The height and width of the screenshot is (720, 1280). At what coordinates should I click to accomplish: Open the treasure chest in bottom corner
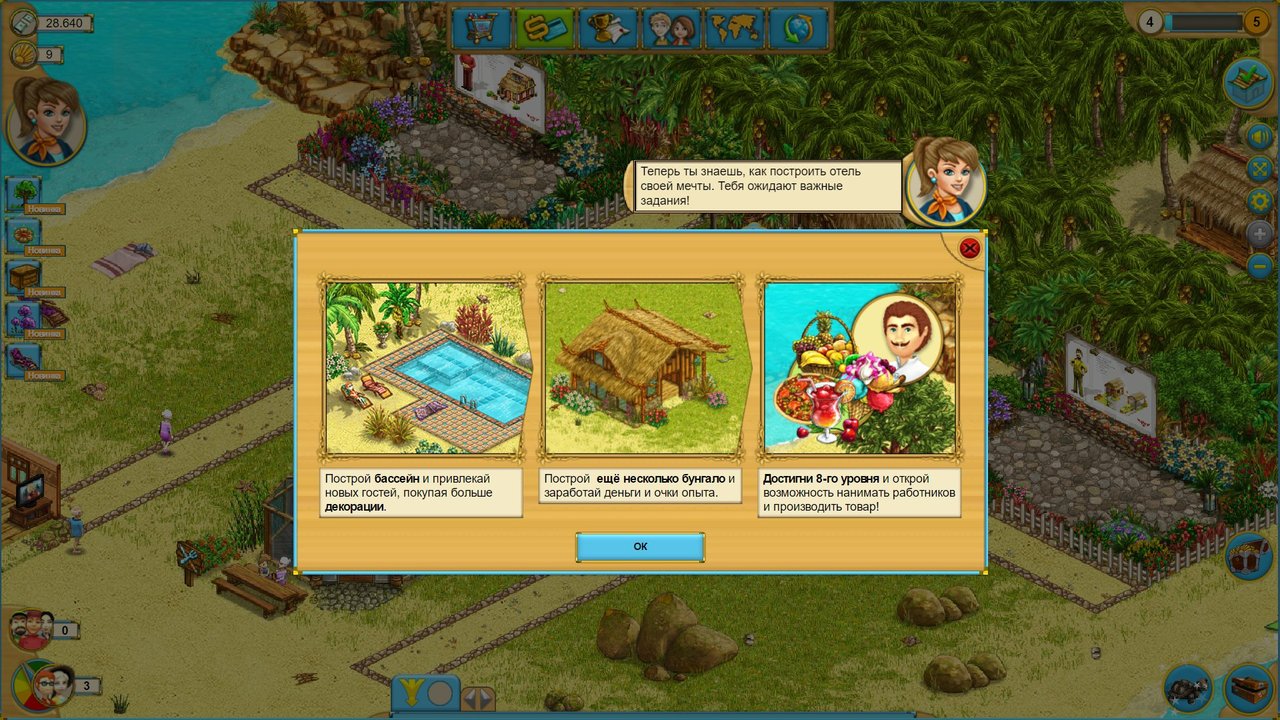(1248, 688)
